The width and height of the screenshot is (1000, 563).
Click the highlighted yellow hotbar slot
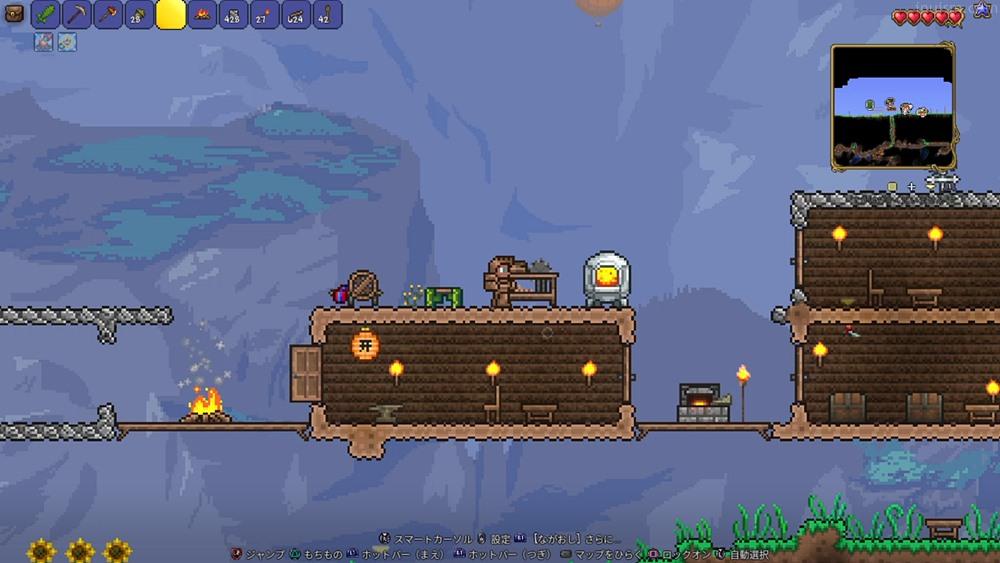pyautogui.click(x=171, y=15)
